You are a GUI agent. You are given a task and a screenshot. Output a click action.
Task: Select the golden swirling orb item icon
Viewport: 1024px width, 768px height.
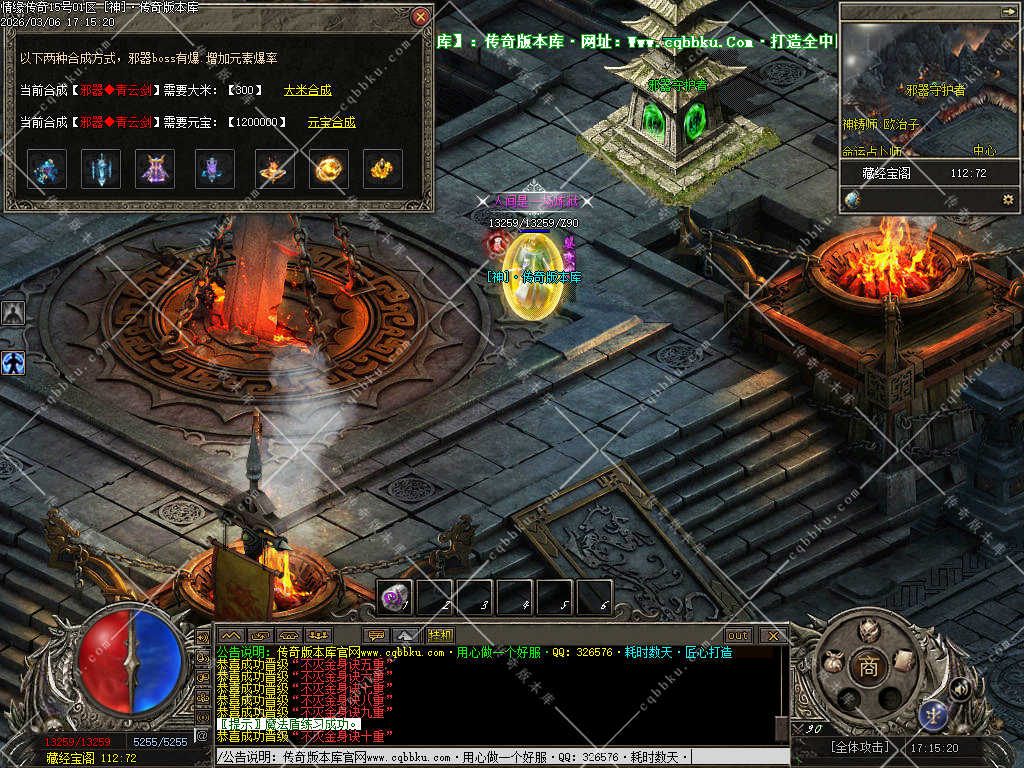coord(328,169)
